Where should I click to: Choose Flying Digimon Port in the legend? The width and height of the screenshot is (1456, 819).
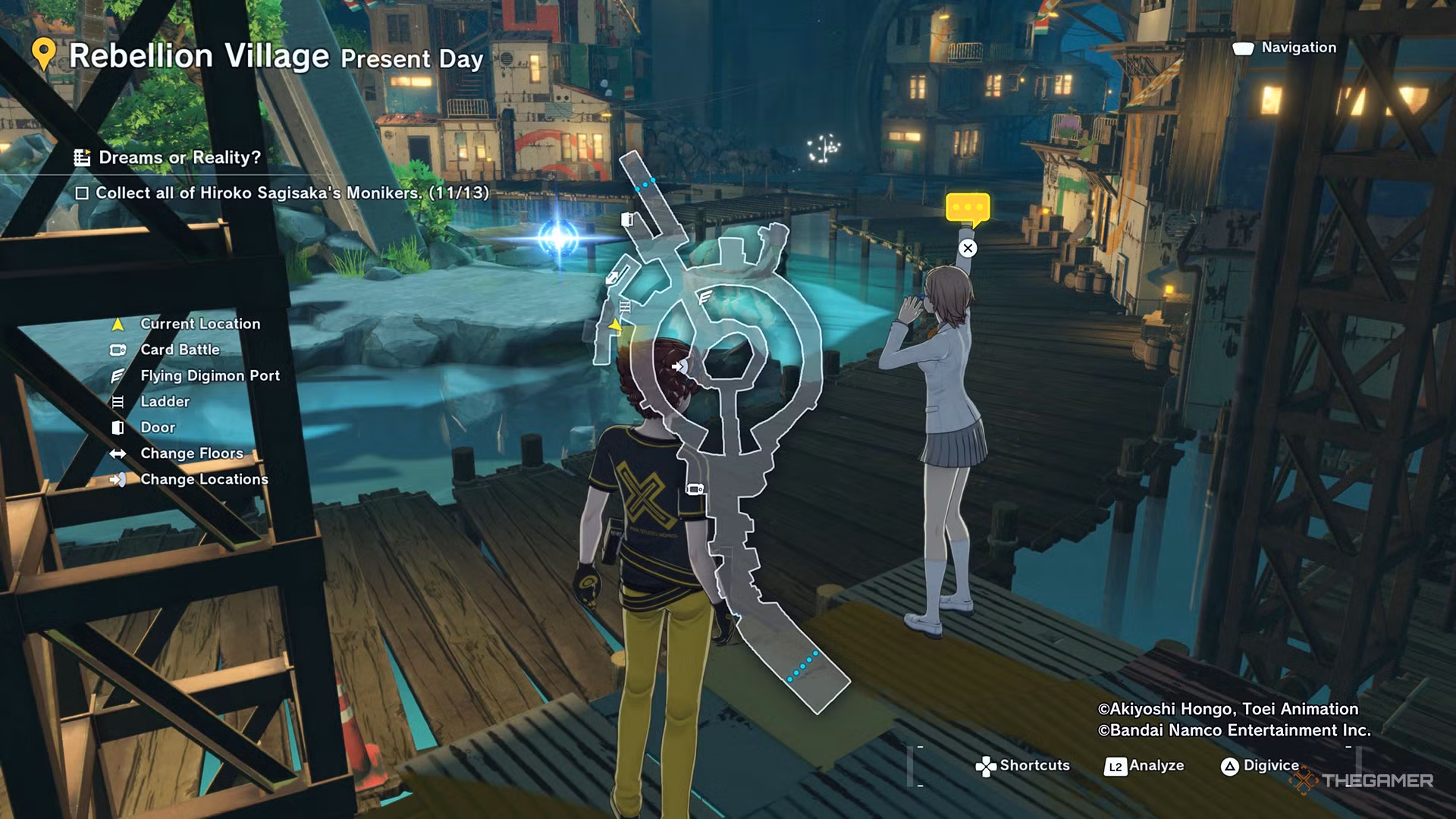click(x=210, y=375)
